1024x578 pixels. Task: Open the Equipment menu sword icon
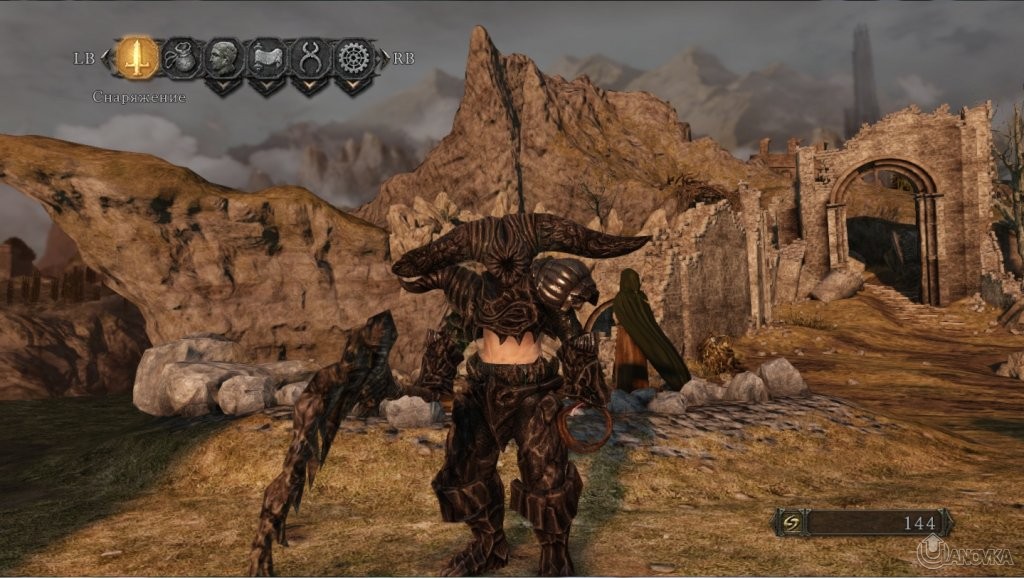pyautogui.click(x=137, y=57)
